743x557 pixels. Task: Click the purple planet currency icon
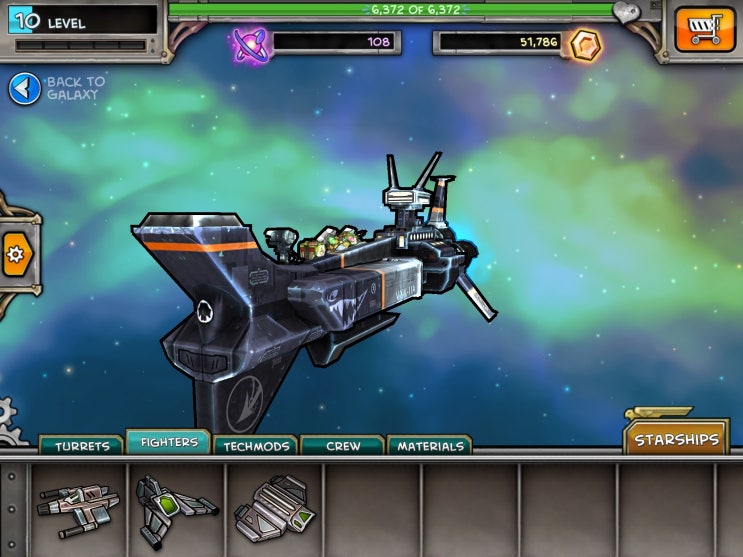tap(249, 43)
